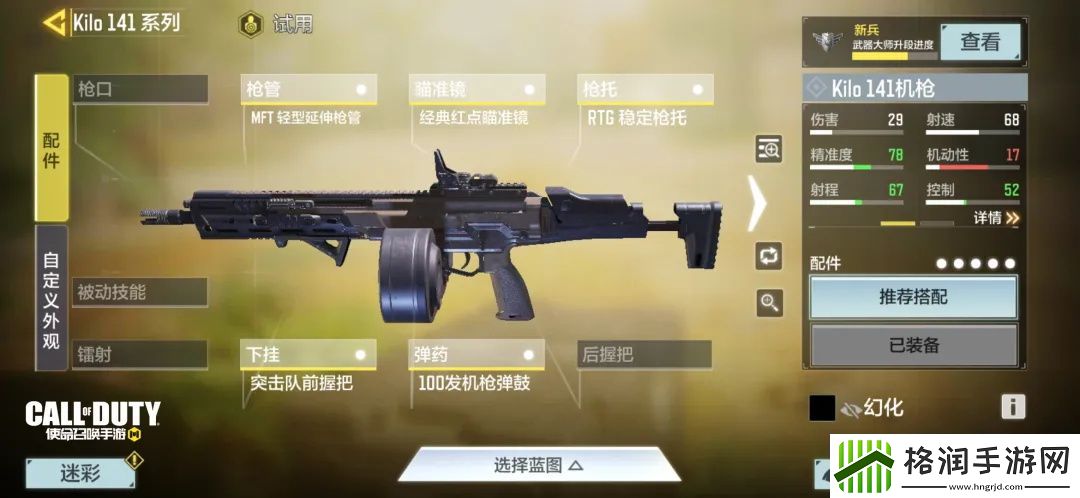Toggle the 幻化 transmog visibility
The height and width of the screenshot is (498, 1080).
[x=852, y=408]
